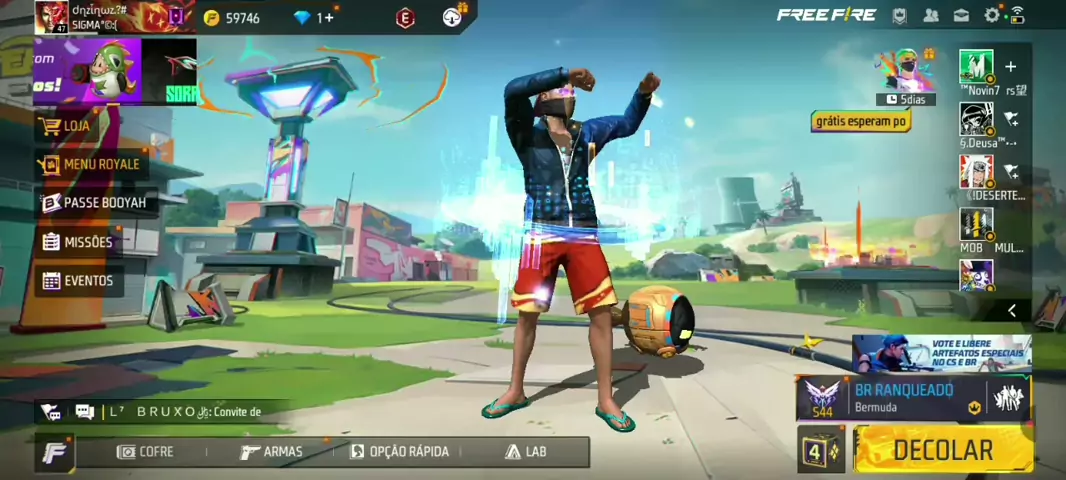
Task: Open the chat speech-bubble icon
Action: [84, 412]
